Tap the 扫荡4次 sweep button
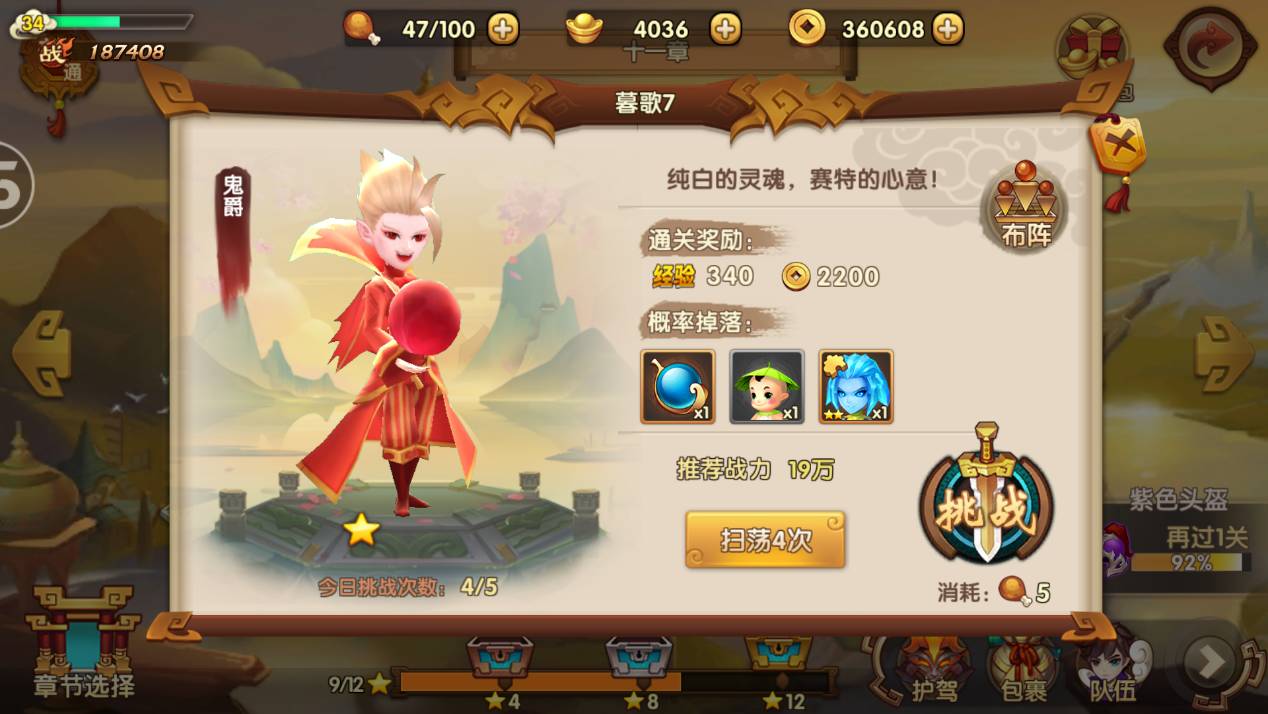The height and width of the screenshot is (714, 1268). click(765, 540)
